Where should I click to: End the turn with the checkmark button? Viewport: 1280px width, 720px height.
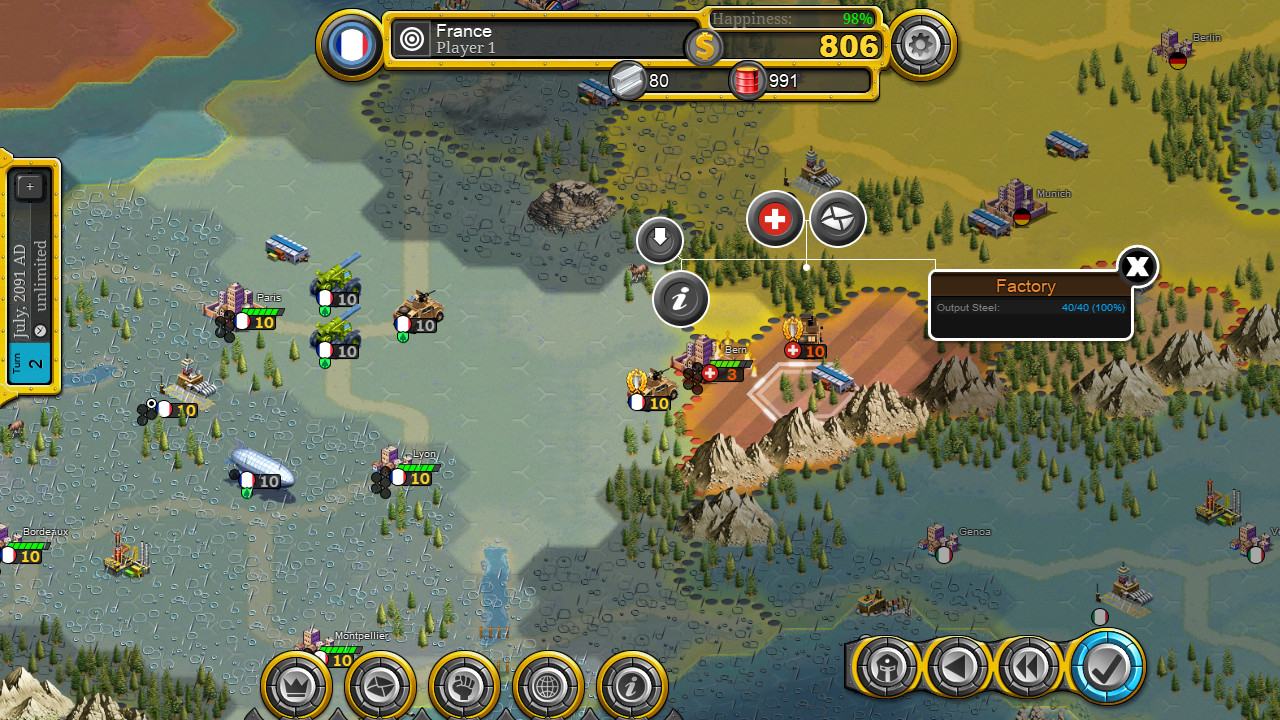pyautogui.click(x=1106, y=667)
